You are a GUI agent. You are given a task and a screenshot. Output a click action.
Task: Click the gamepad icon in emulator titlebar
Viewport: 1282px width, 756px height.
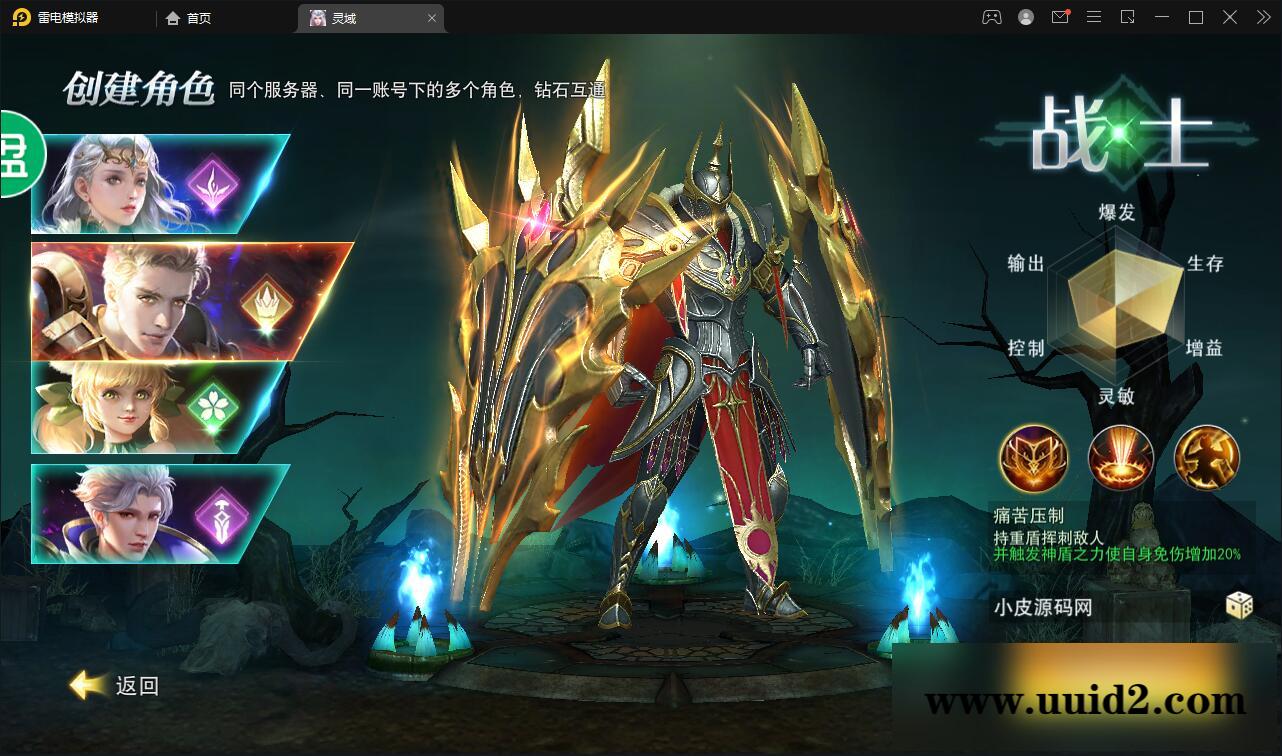[x=991, y=17]
